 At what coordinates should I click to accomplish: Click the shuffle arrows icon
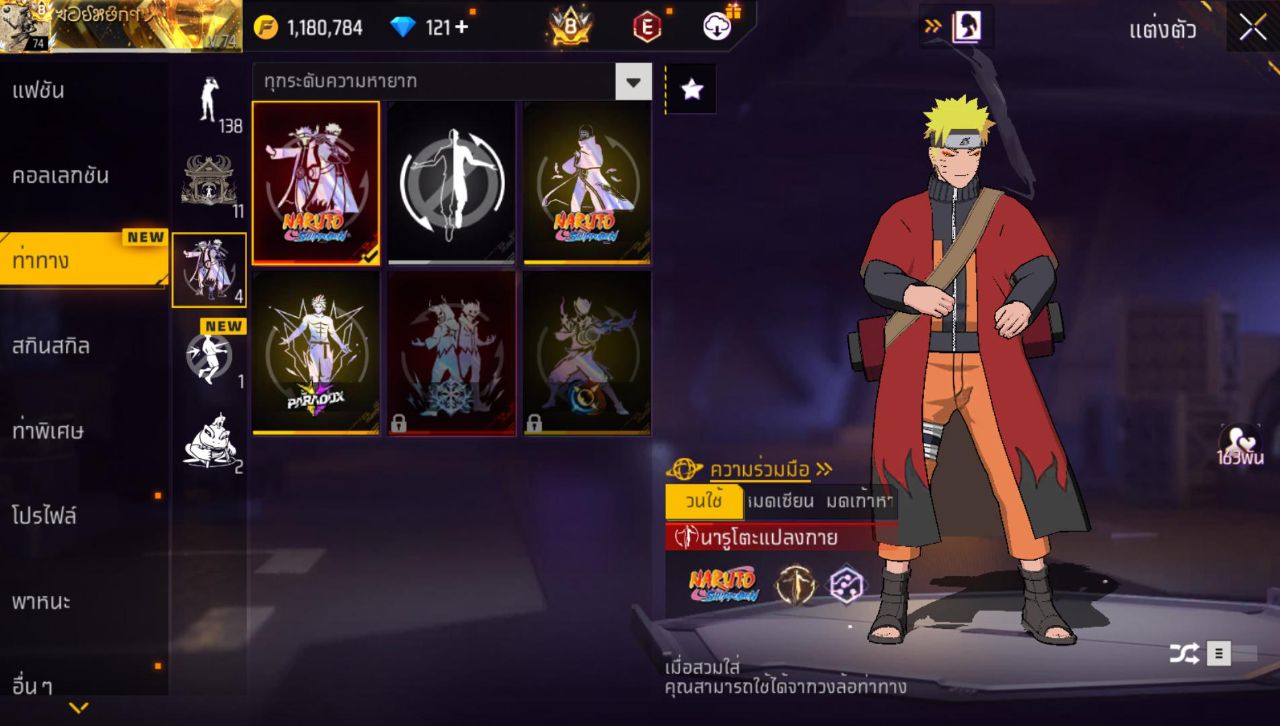(x=1184, y=654)
